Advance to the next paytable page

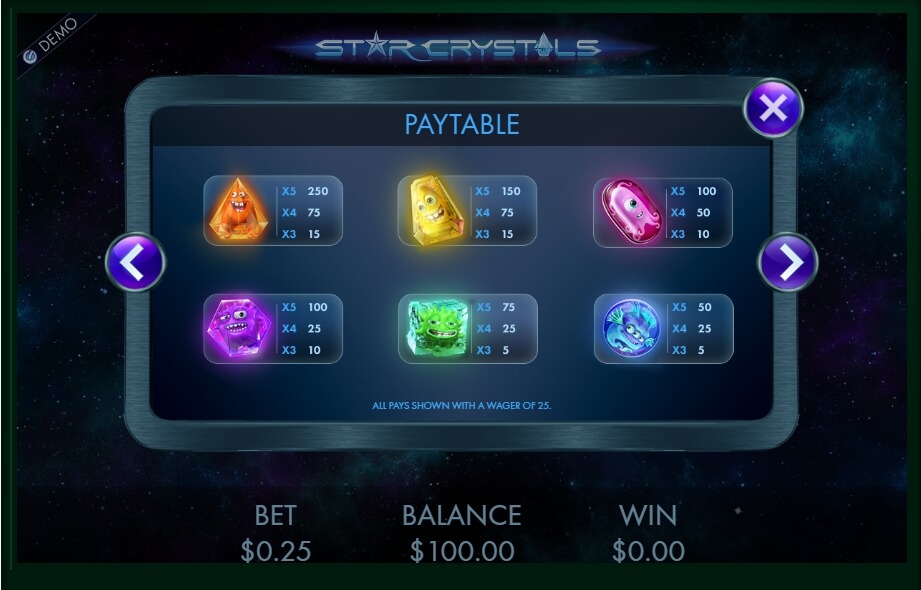(x=788, y=262)
